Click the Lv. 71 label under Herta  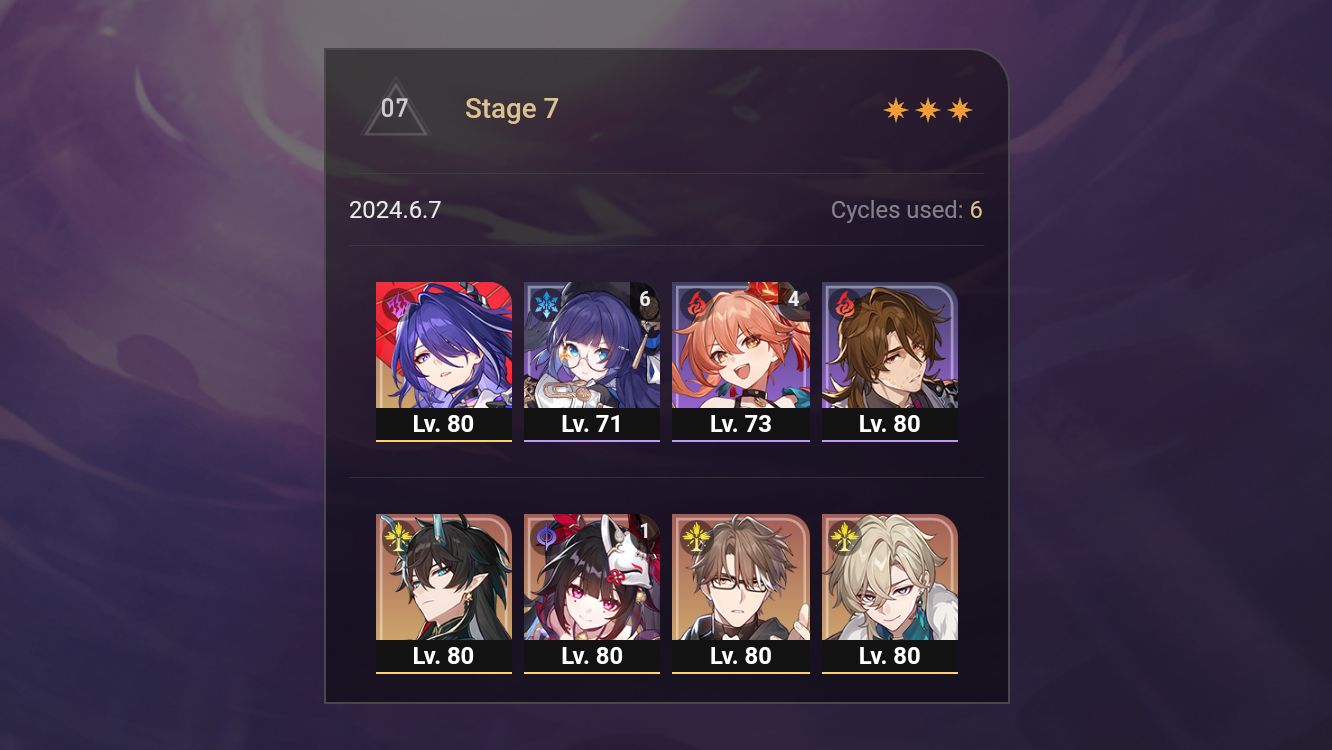pyautogui.click(x=592, y=423)
